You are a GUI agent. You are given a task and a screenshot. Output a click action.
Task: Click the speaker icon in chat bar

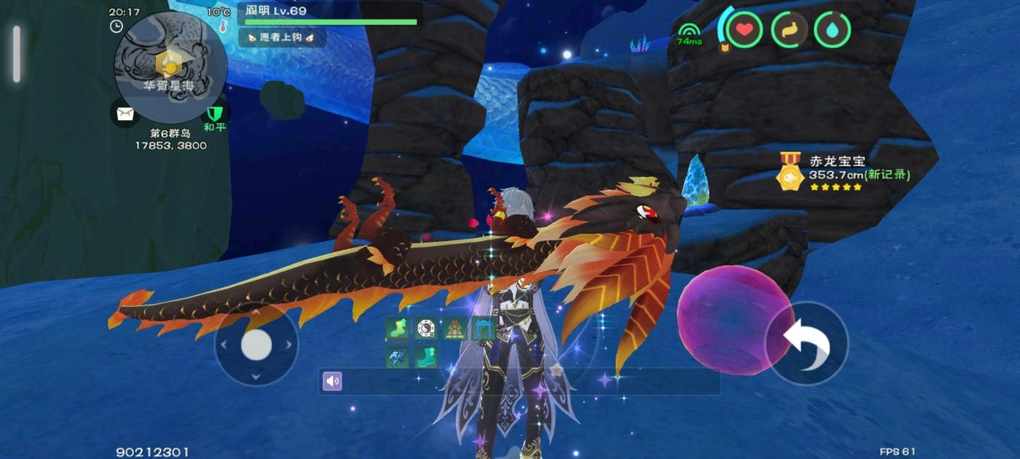pyautogui.click(x=333, y=381)
